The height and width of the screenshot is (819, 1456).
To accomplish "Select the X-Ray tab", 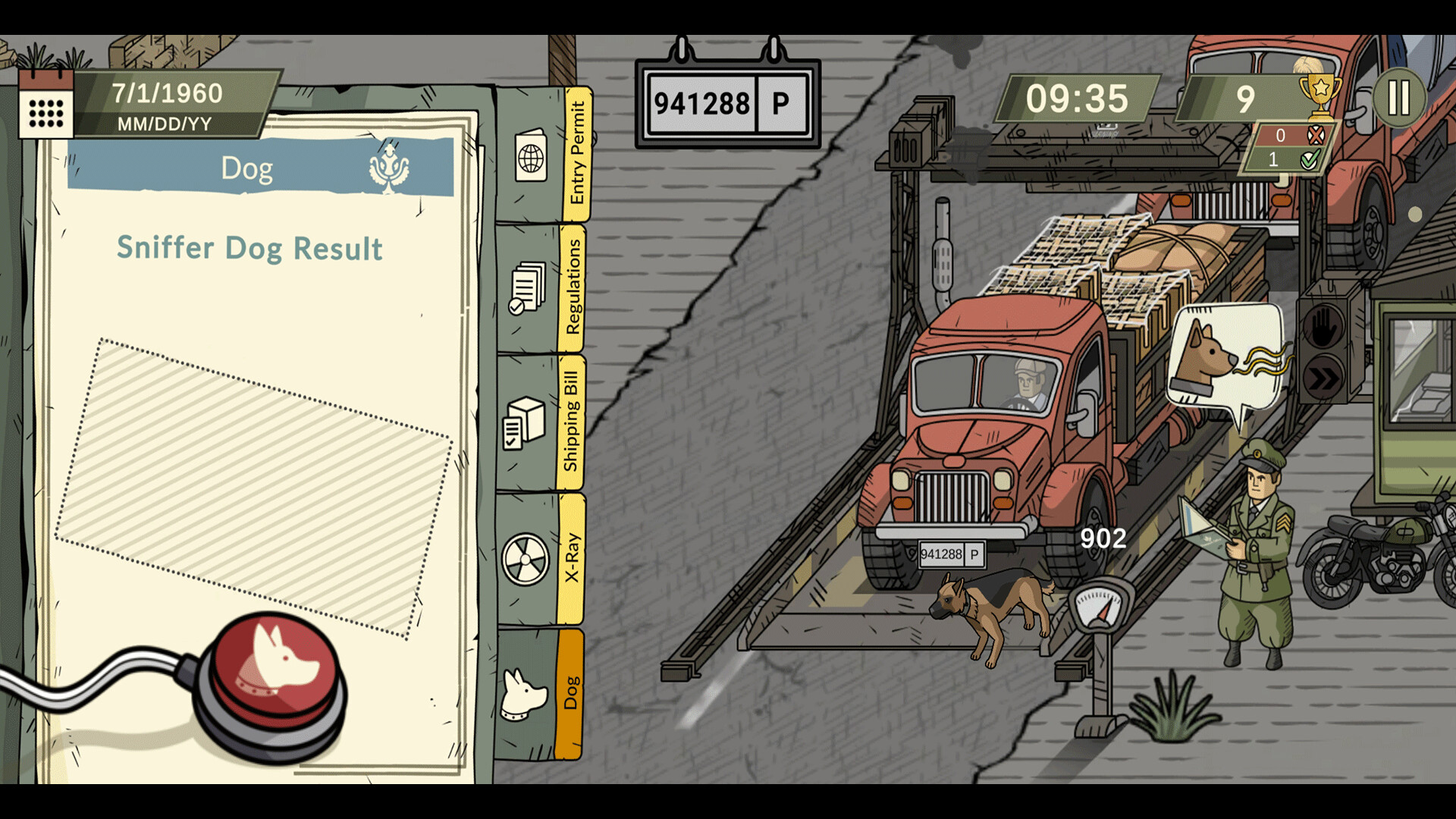I will 539,559.
